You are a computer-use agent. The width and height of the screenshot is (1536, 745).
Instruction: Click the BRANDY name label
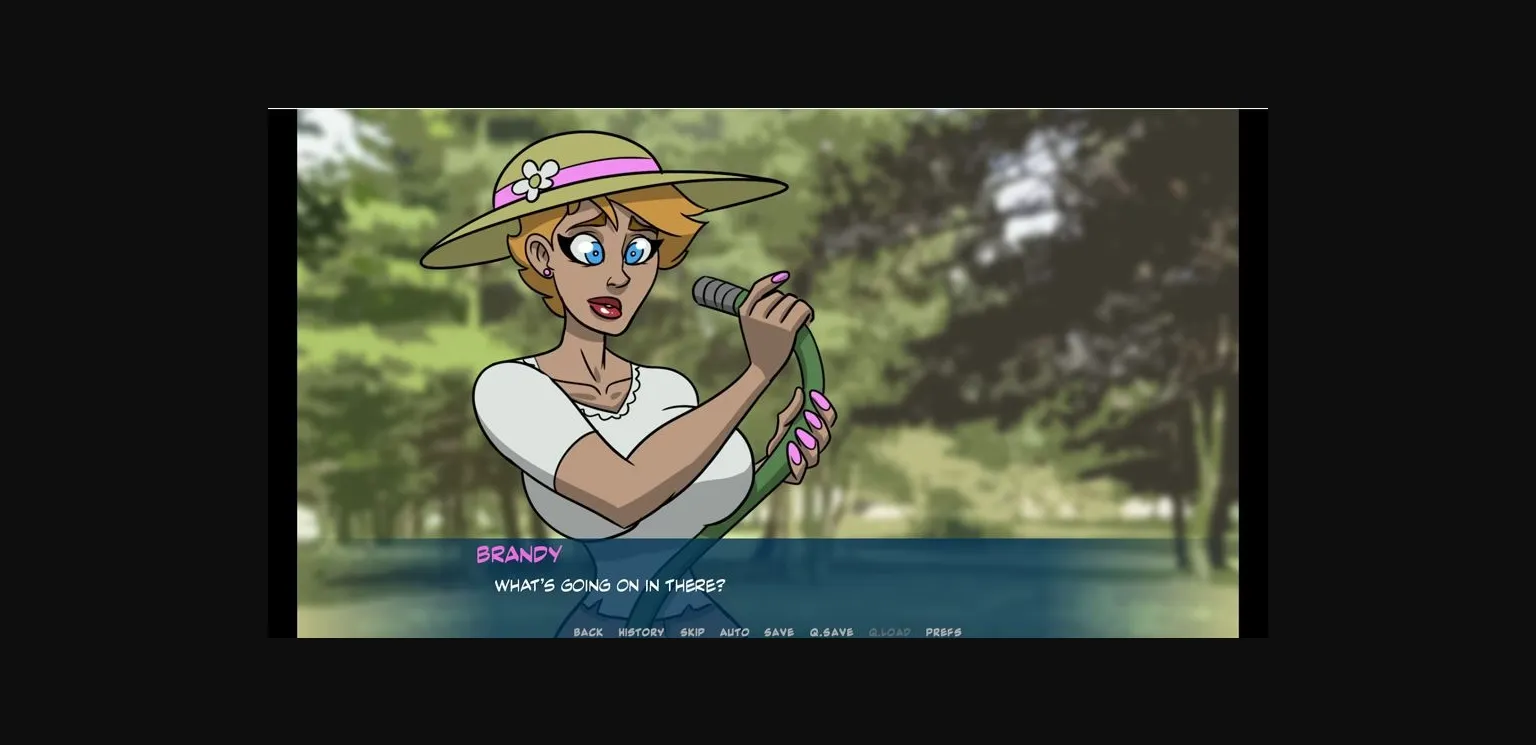tap(518, 555)
